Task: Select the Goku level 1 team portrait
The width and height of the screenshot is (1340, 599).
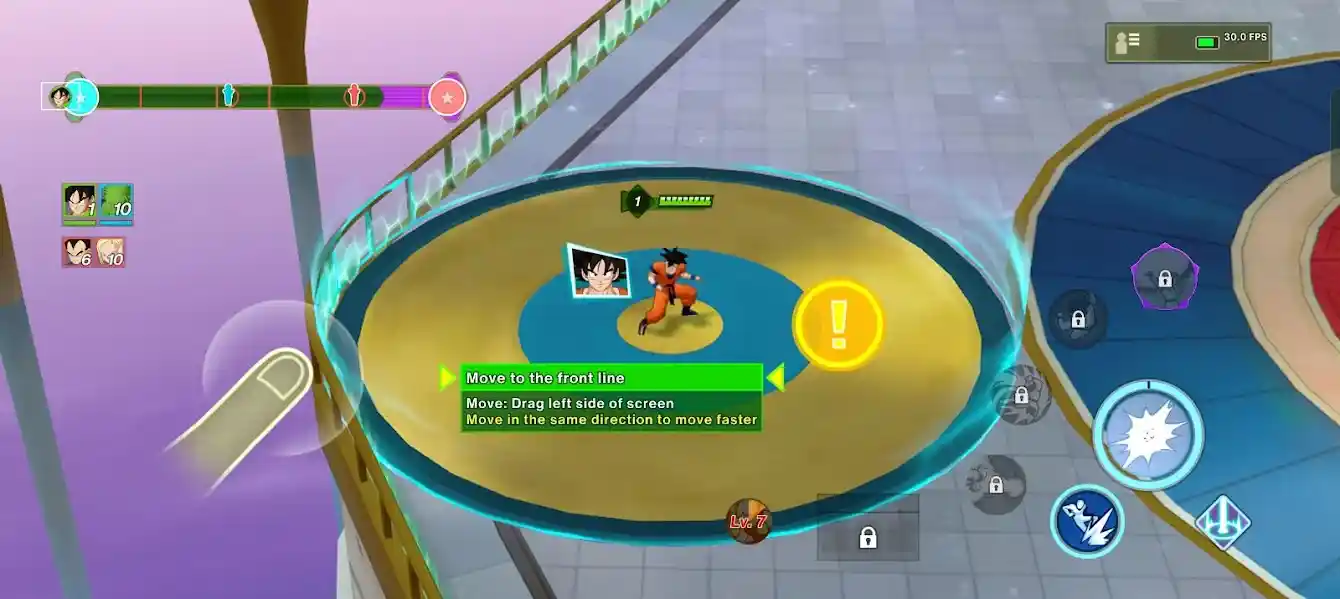Action: 79,203
